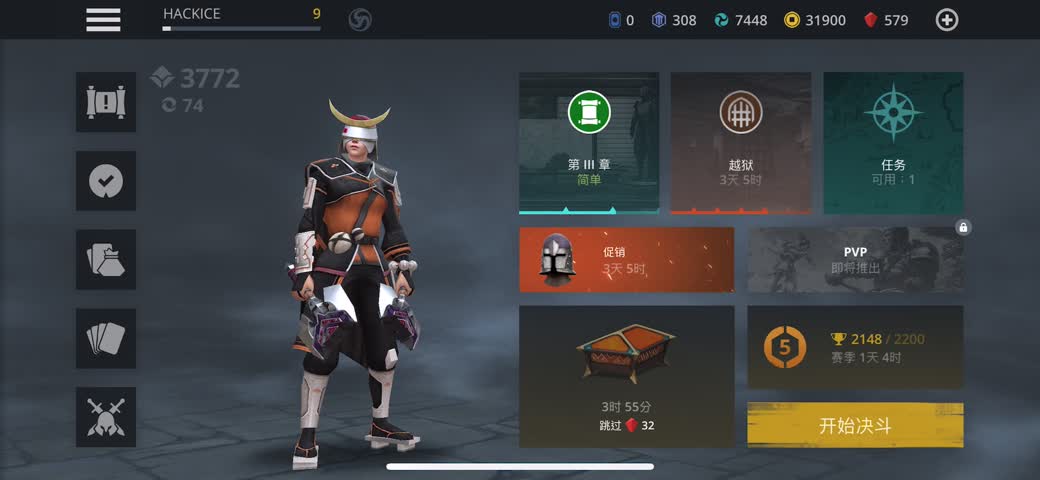1040x480 pixels.
Task: Start a duel with the yellow 开始决斗 button
Action: [855, 426]
